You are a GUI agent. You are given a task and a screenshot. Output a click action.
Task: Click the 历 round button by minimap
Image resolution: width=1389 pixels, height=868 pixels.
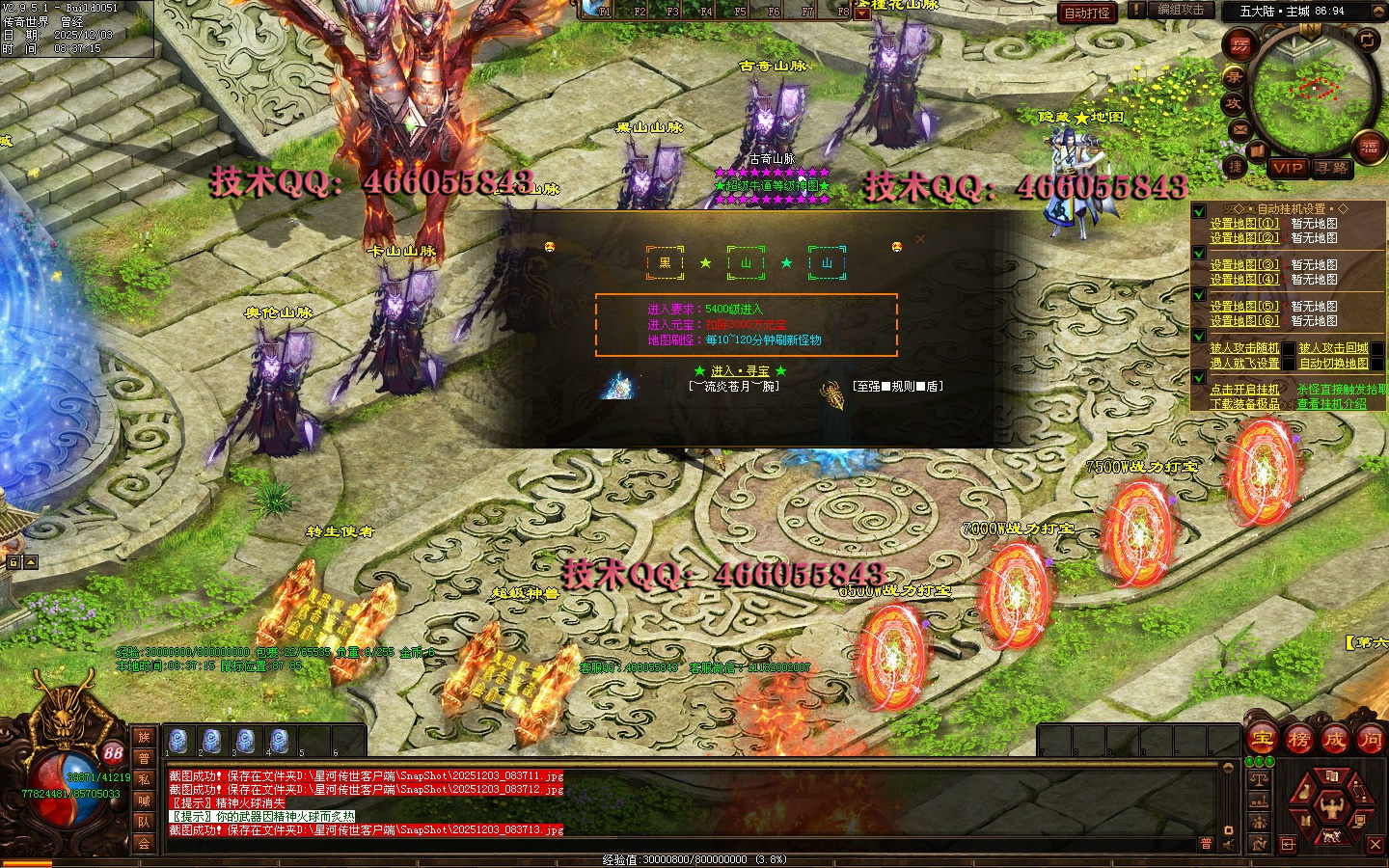point(1240,44)
